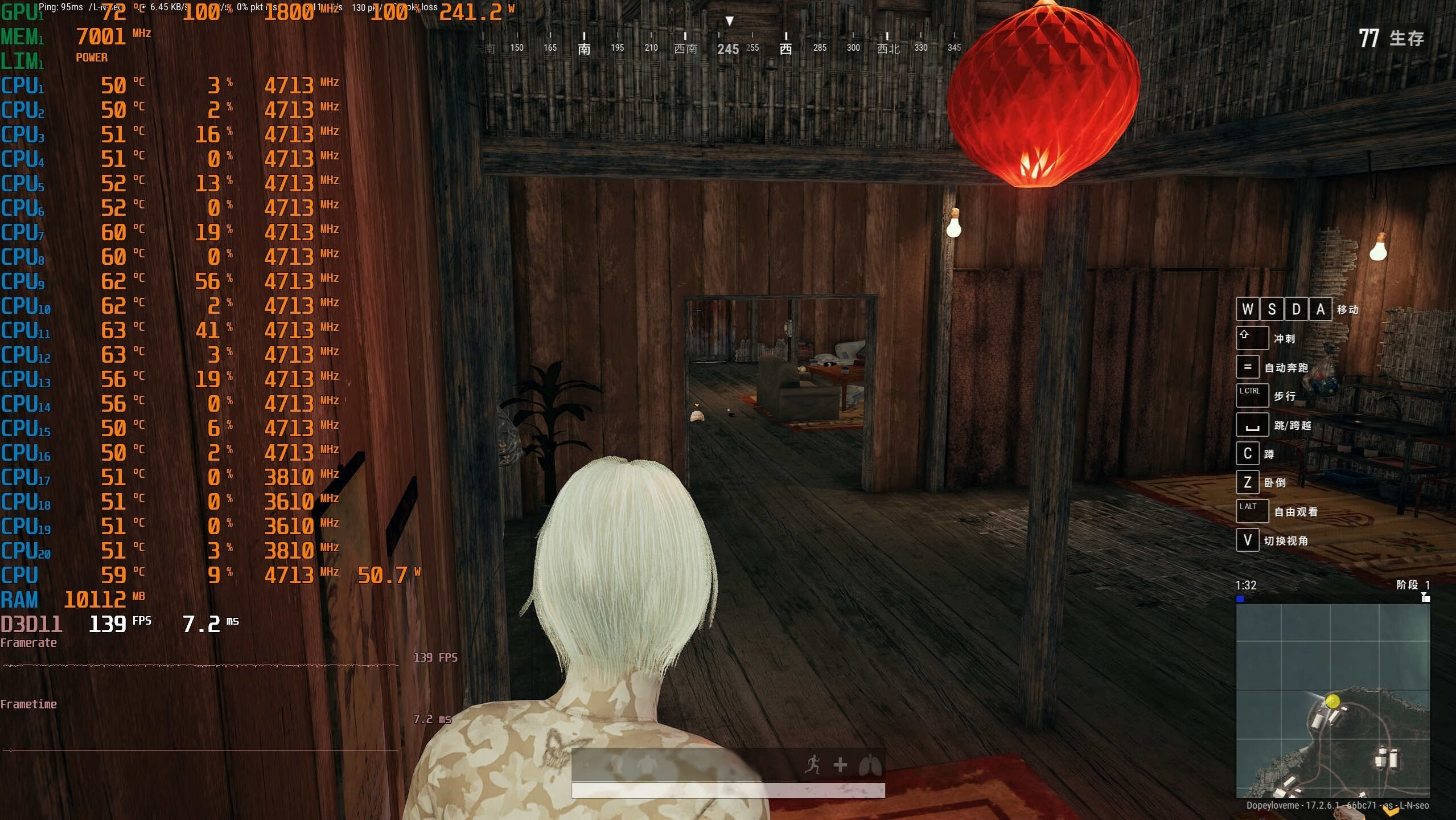1456x820 pixels.
Task: Toggle the 自动奔跑 auto-run keybind entry
Action: click(1249, 367)
